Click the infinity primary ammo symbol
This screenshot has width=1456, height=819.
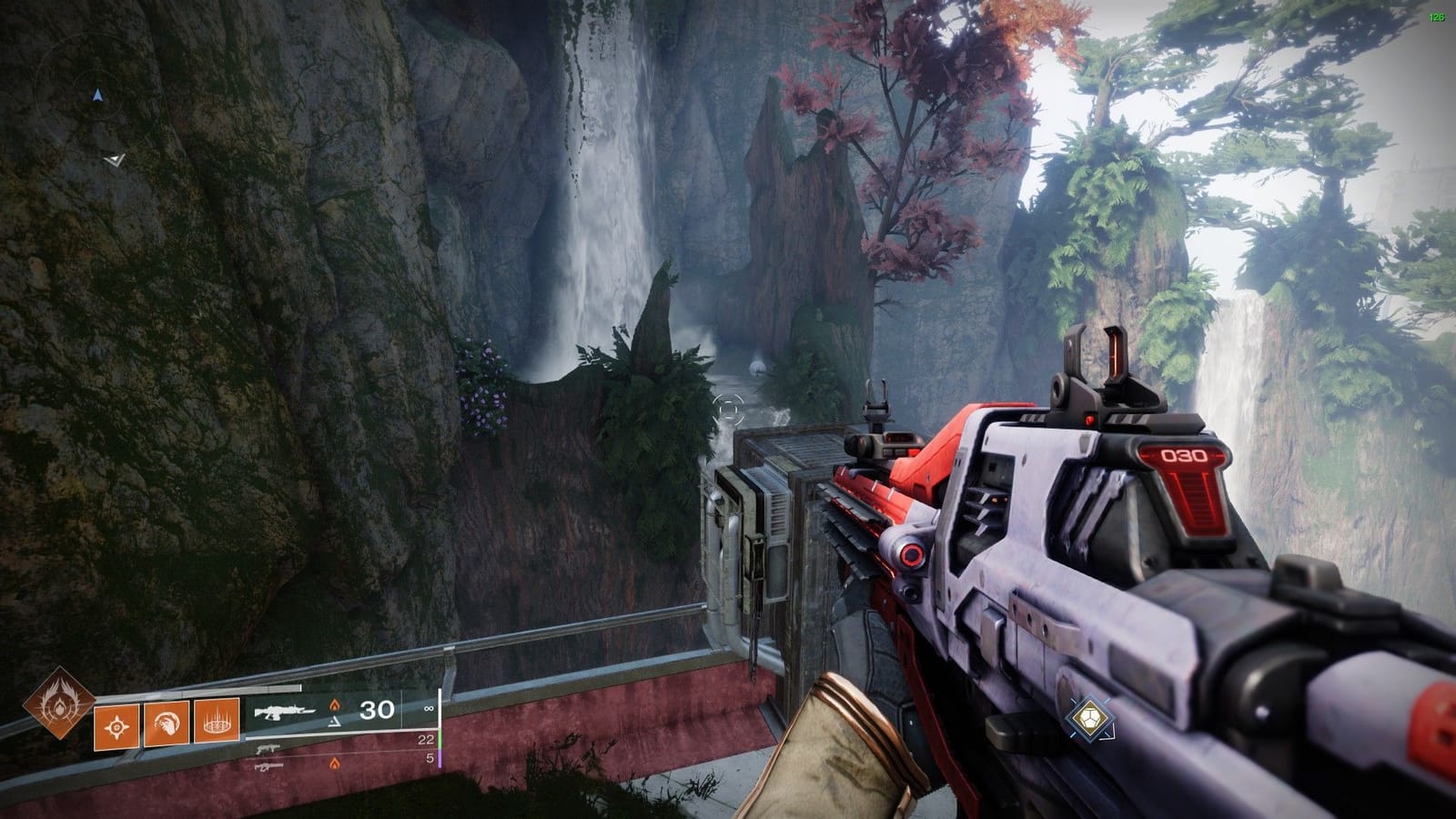430,710
